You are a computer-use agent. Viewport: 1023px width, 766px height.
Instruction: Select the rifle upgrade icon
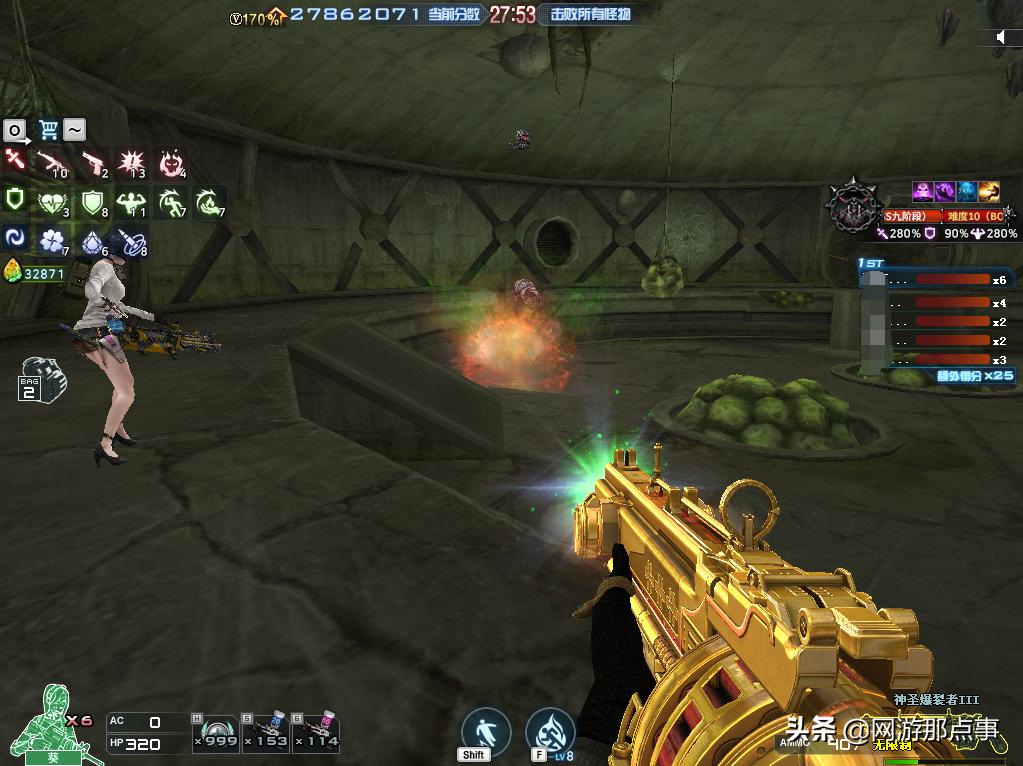pos(52,163)
